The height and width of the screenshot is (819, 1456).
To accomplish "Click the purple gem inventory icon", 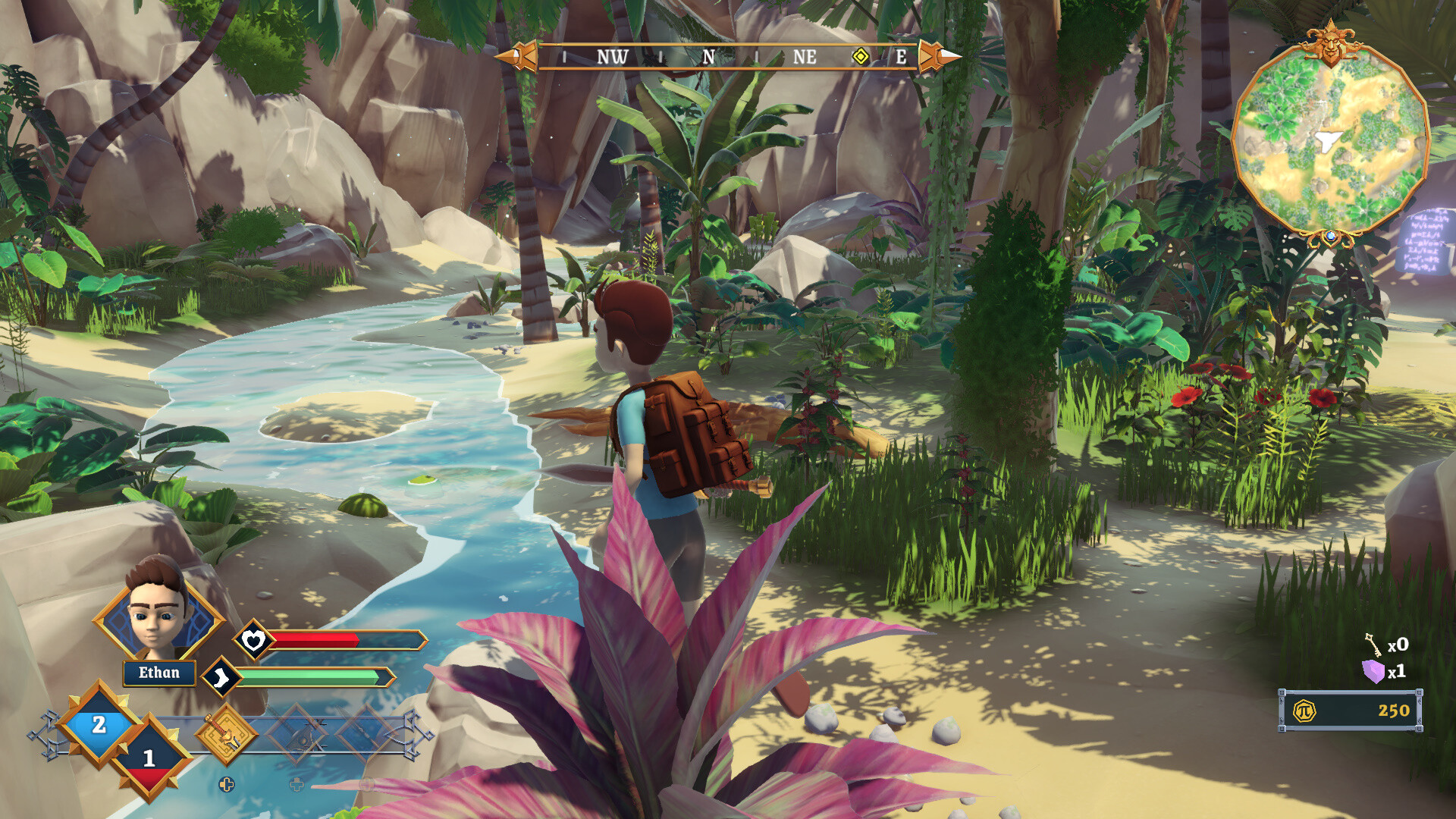I will [1373, 671].
